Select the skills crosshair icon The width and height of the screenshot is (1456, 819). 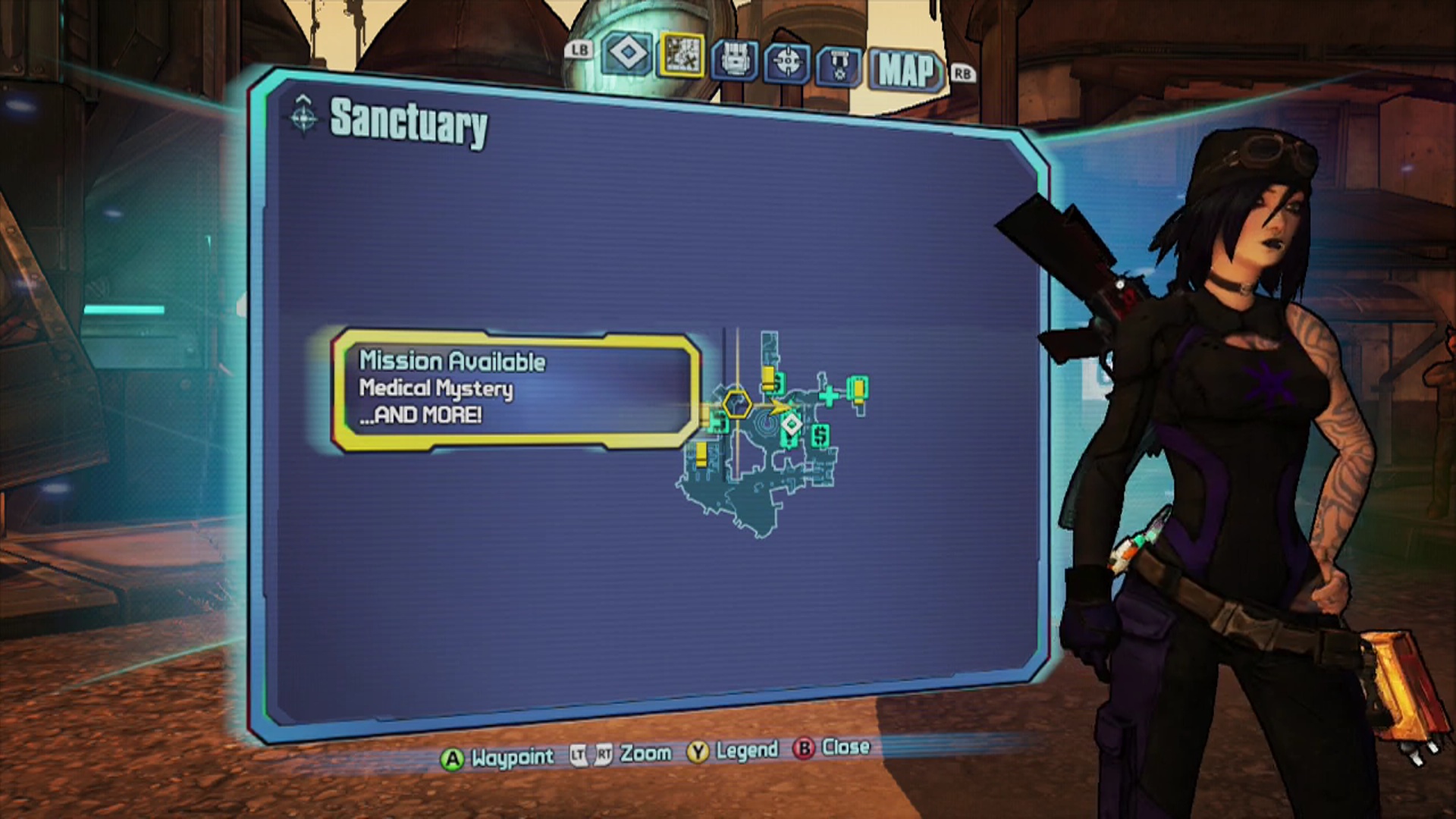(789, 60)
